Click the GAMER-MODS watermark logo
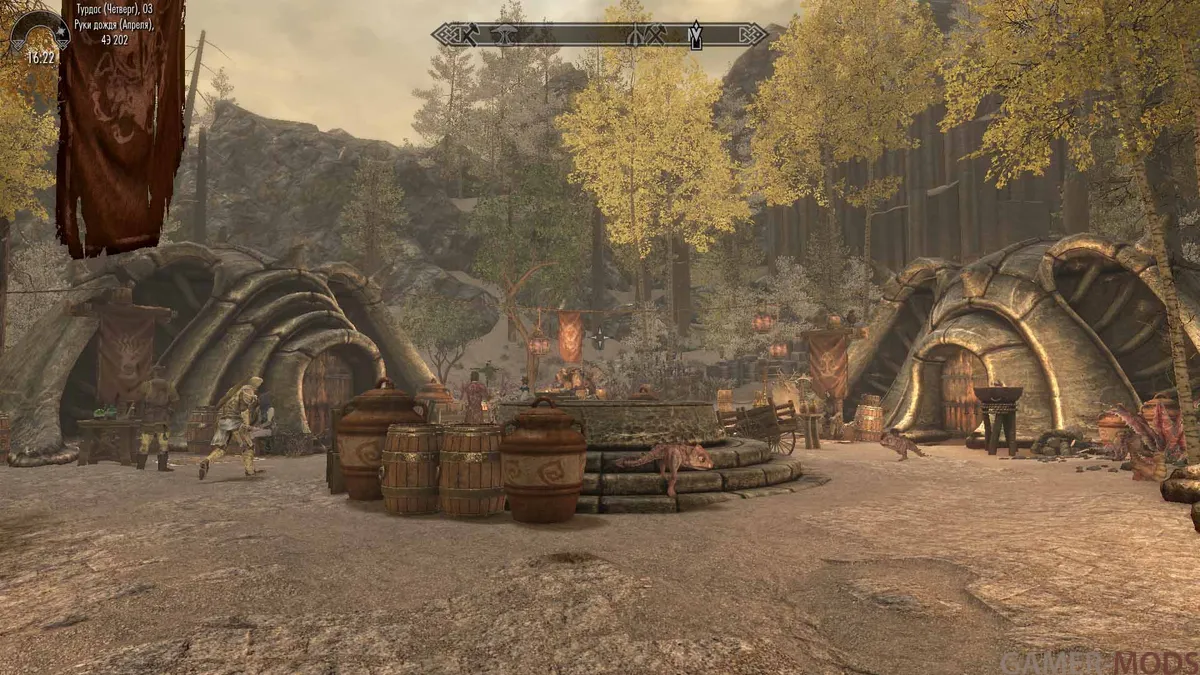This screenshot has width=1200, height=675. [x=1098, y=662]
